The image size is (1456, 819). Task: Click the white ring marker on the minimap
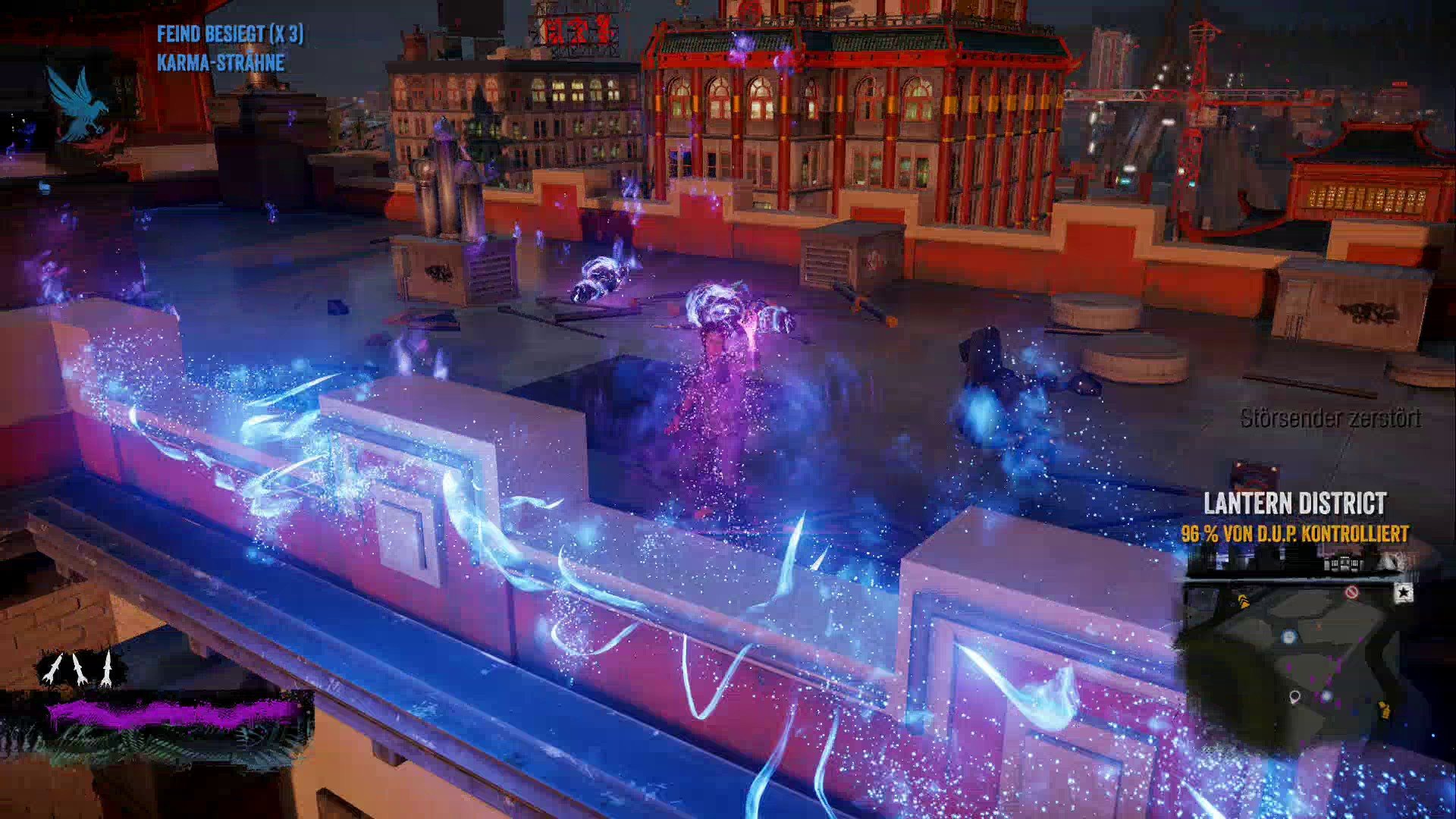pos(1295,696)
